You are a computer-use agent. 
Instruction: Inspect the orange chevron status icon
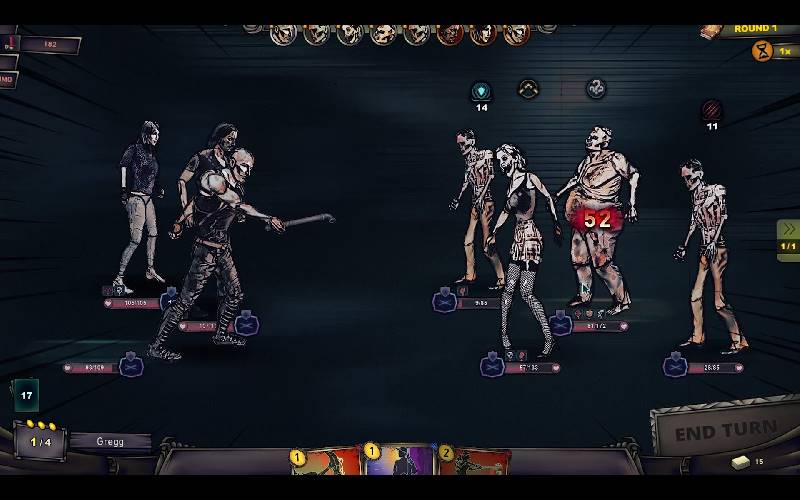click(528, 90)
